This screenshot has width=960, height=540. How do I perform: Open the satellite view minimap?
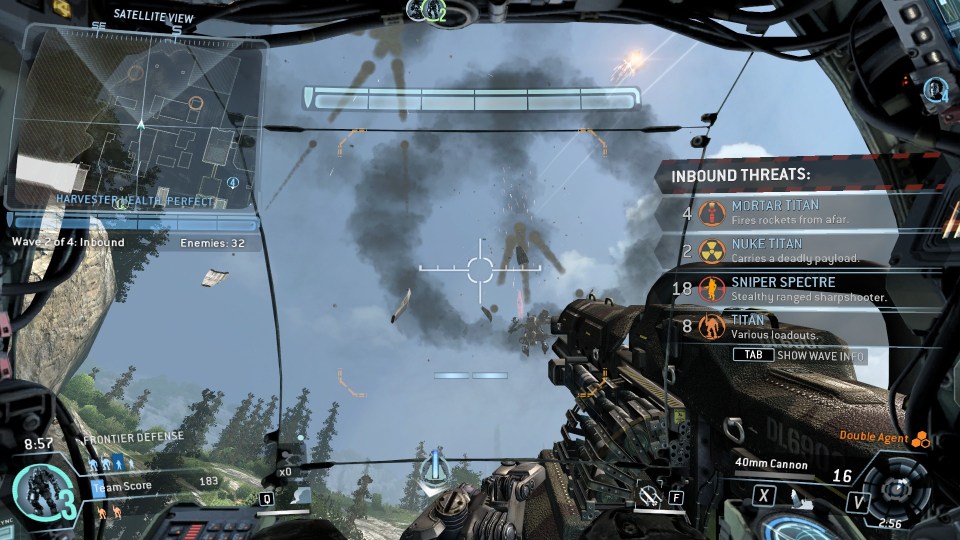pyautogui.click(x=140, y=120)
